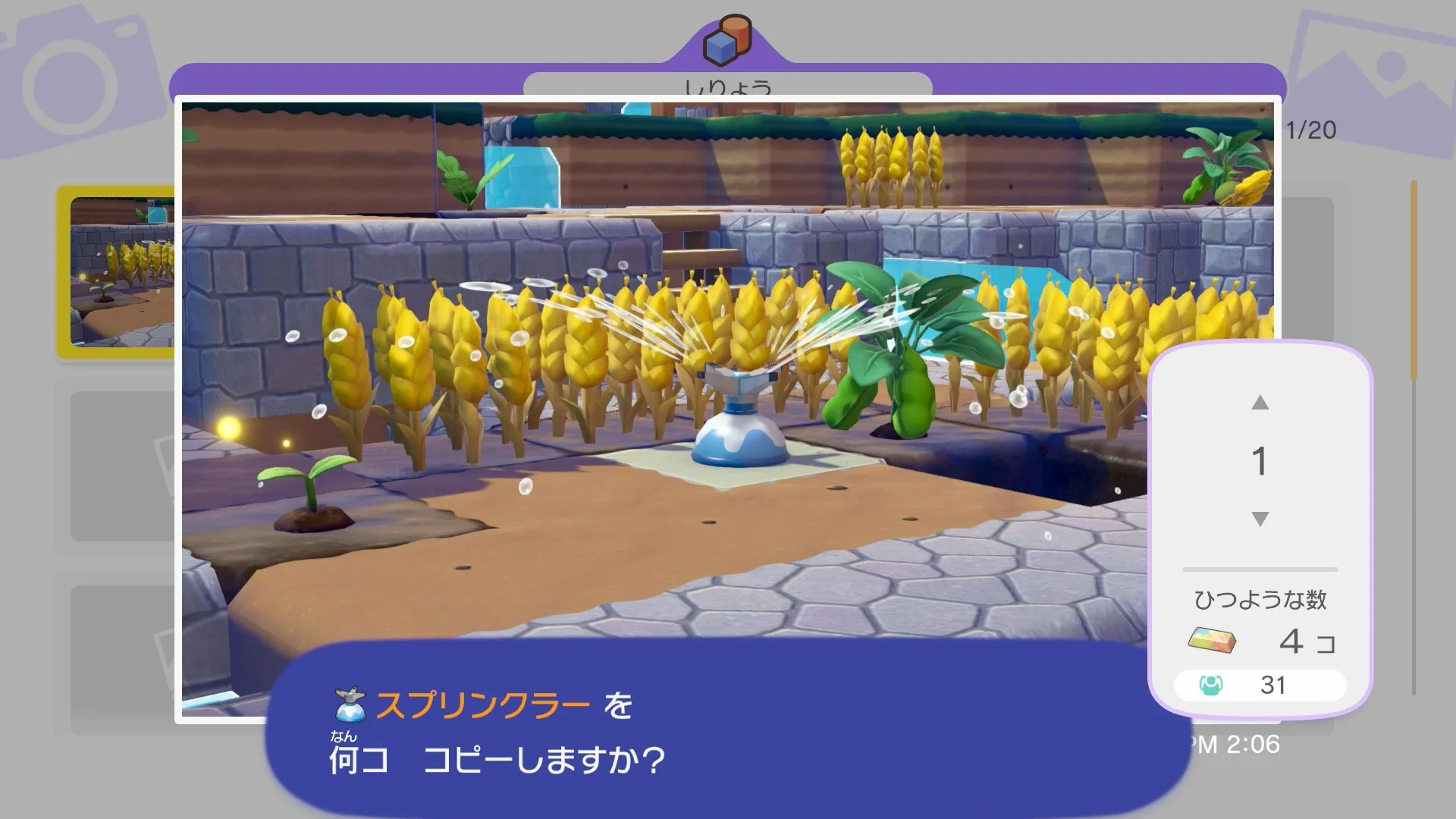Screen dimensions: 1456x819
Task: Click the ひつような数 materials panel
Action: [x=1260, y=598]
